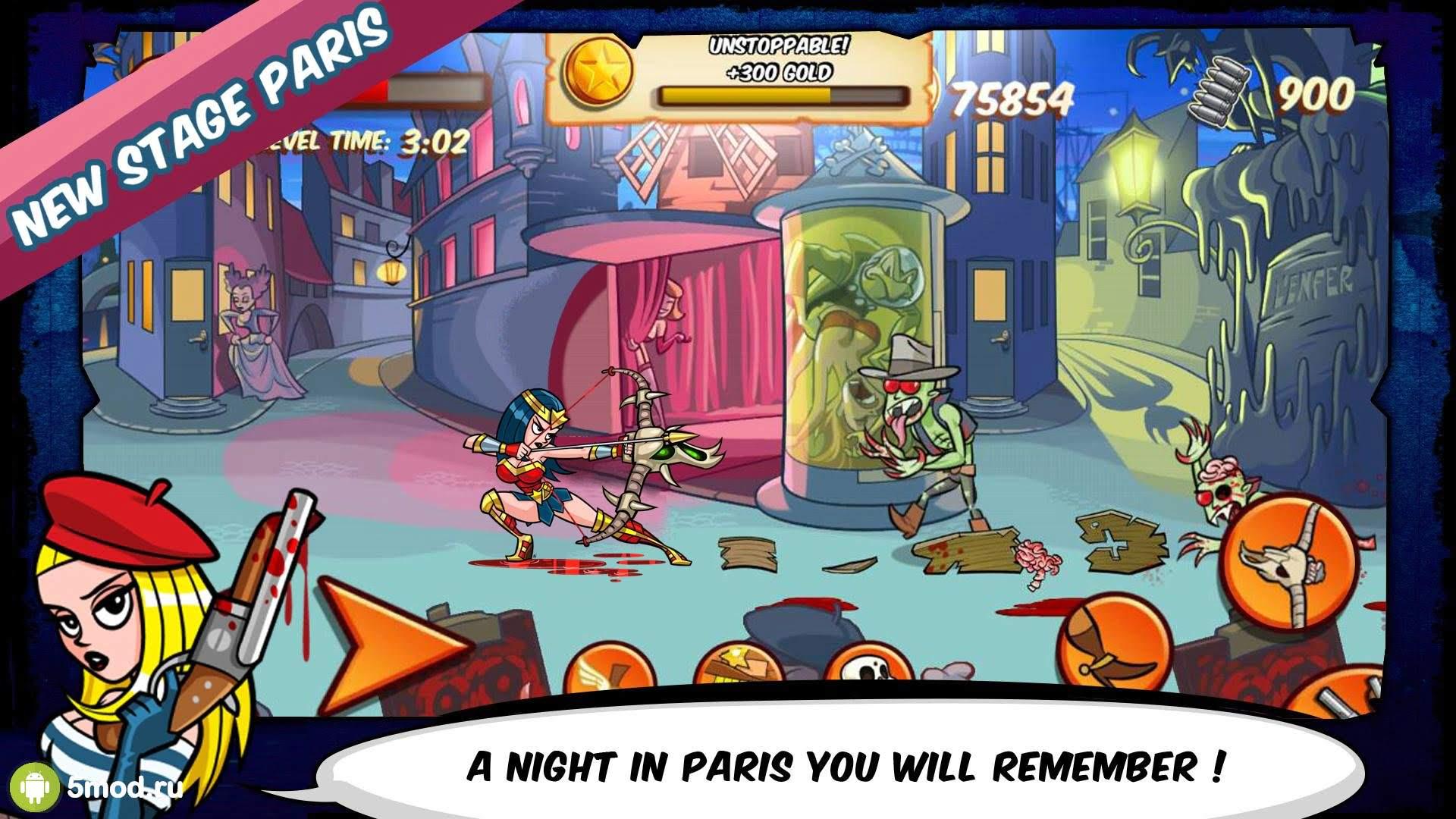Screen dimensions: 1456x819
Task: Click the 5mod.ru watermark link
Action: pyautogui.click(x=106, y=789)
